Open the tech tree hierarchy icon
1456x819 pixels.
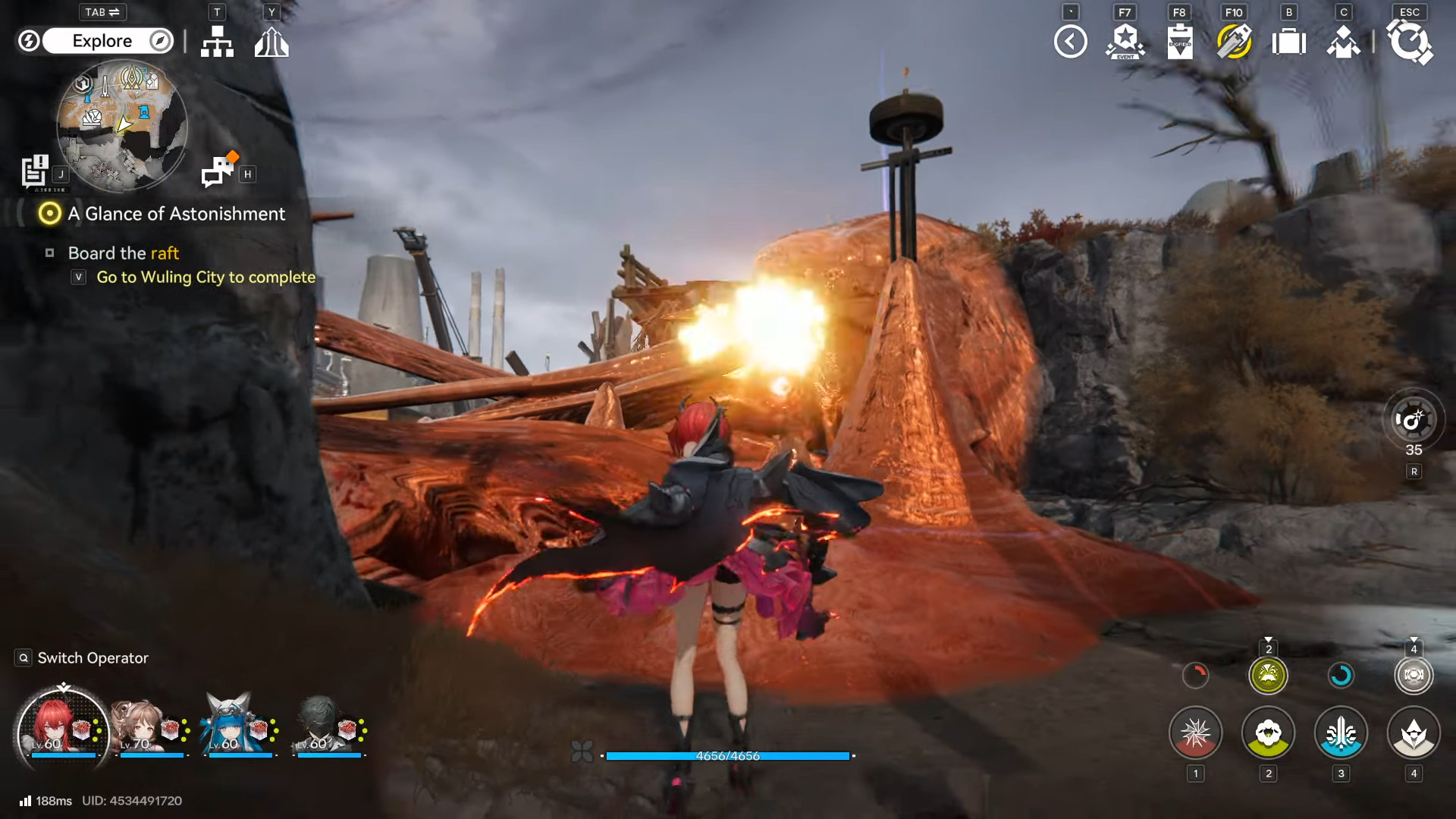pyautogui.click(x=217, y=42)
